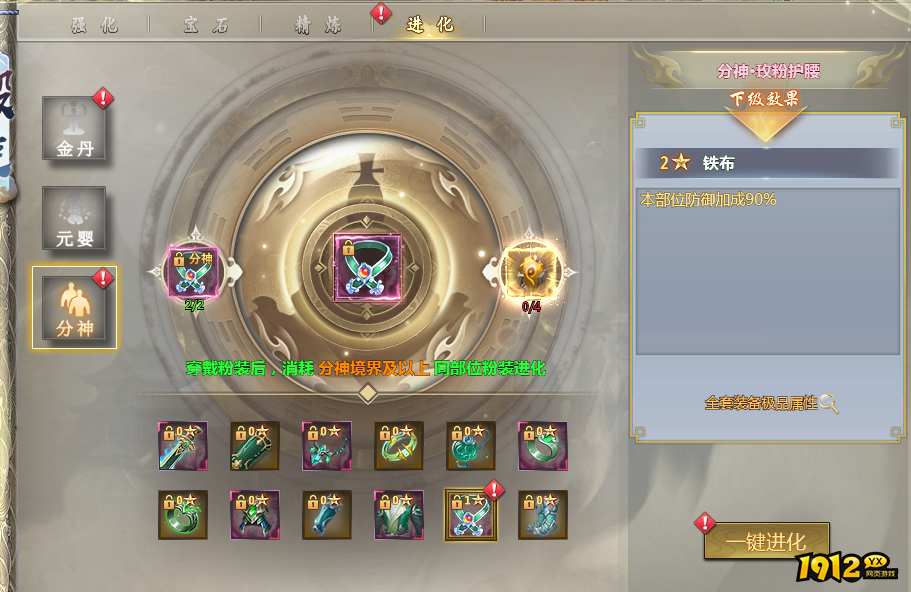Select the 分神 realm category
This screenshot has height=592, width=911.
74,307
